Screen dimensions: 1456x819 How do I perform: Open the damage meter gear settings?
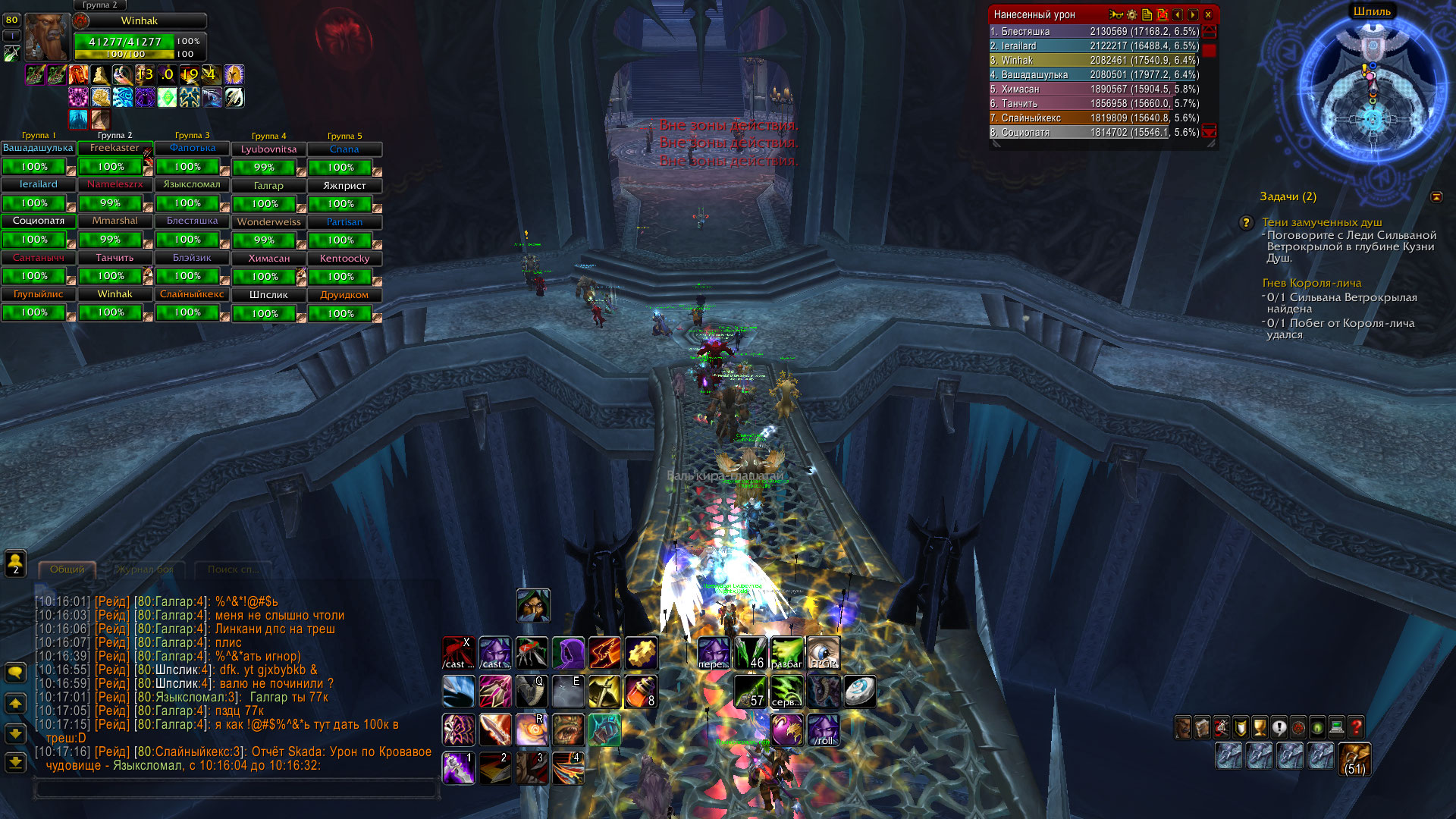[1131, 14]
